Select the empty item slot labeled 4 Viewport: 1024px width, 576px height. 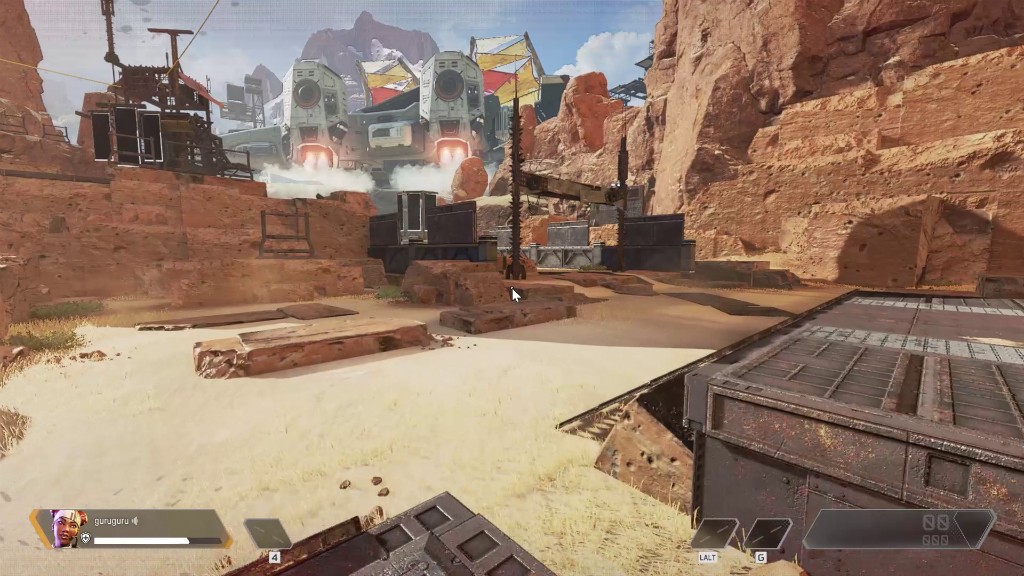tap(268, 534)
